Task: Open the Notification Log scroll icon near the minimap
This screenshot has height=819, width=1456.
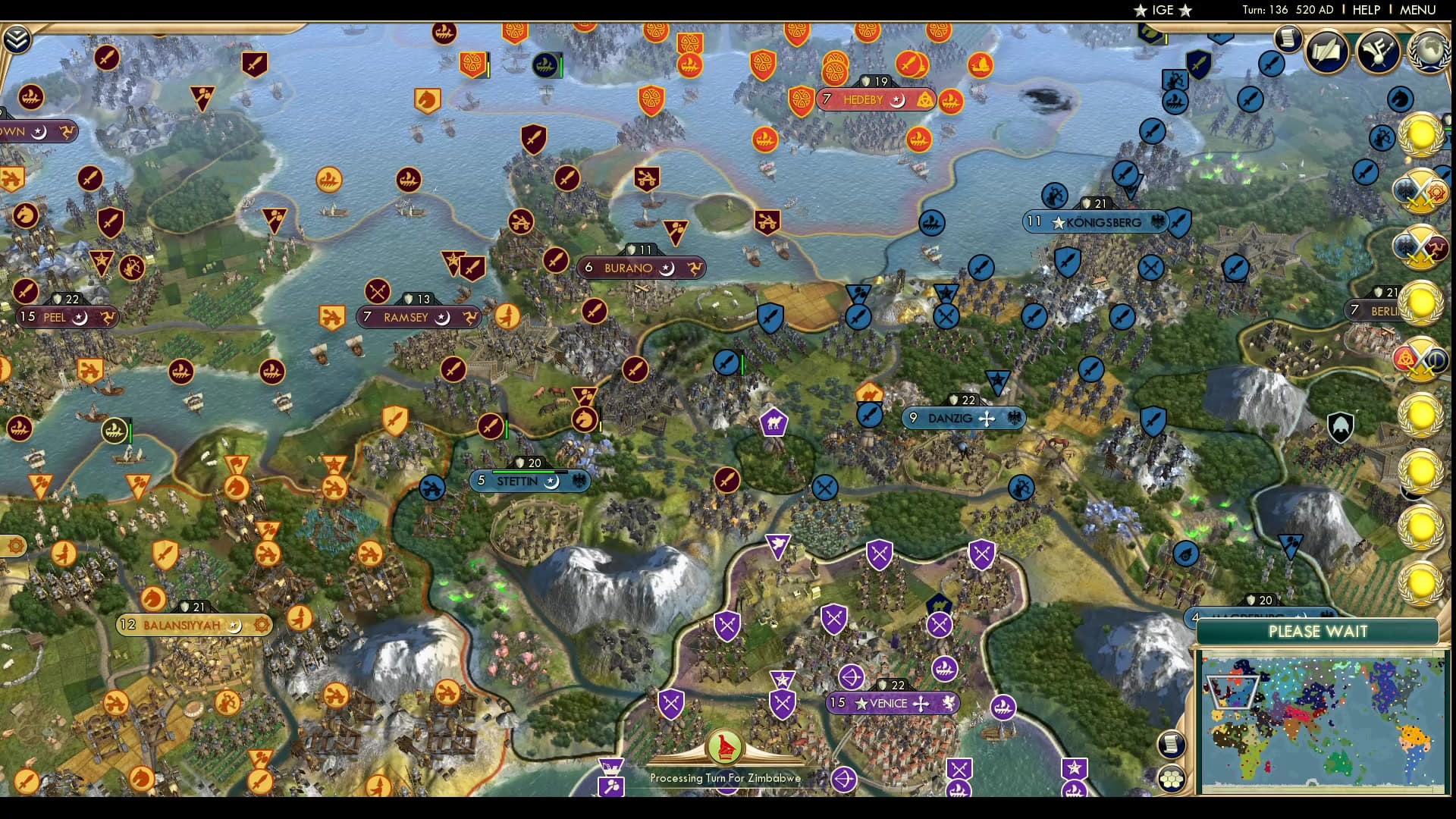Action: click(x=1172, y=743)
